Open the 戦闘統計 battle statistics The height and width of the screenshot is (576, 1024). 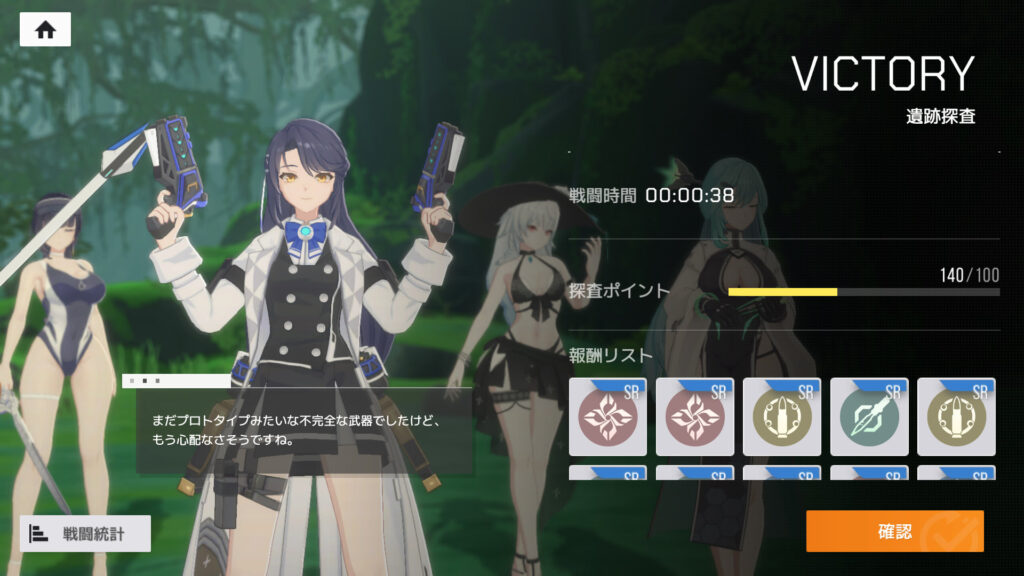click(85, 533)
